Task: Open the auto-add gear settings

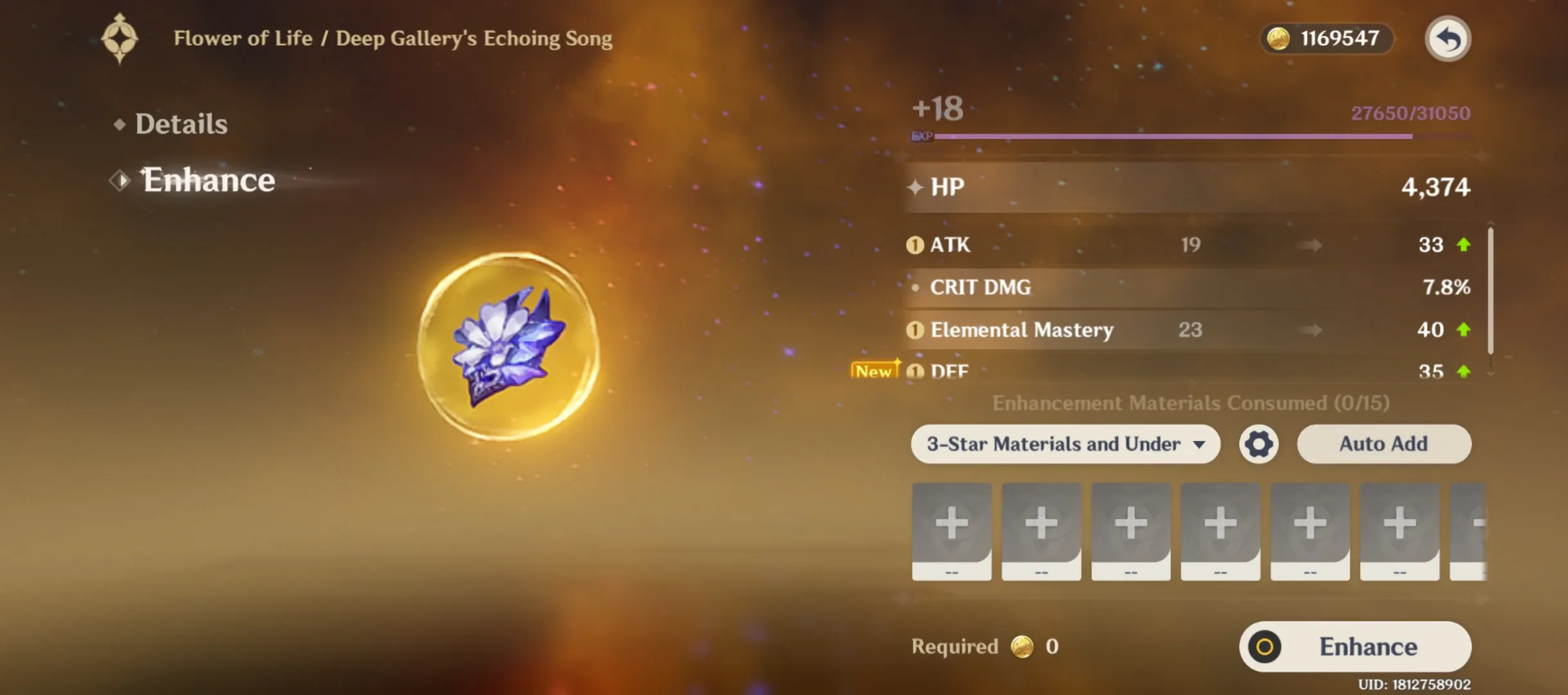Action: 1258,444
